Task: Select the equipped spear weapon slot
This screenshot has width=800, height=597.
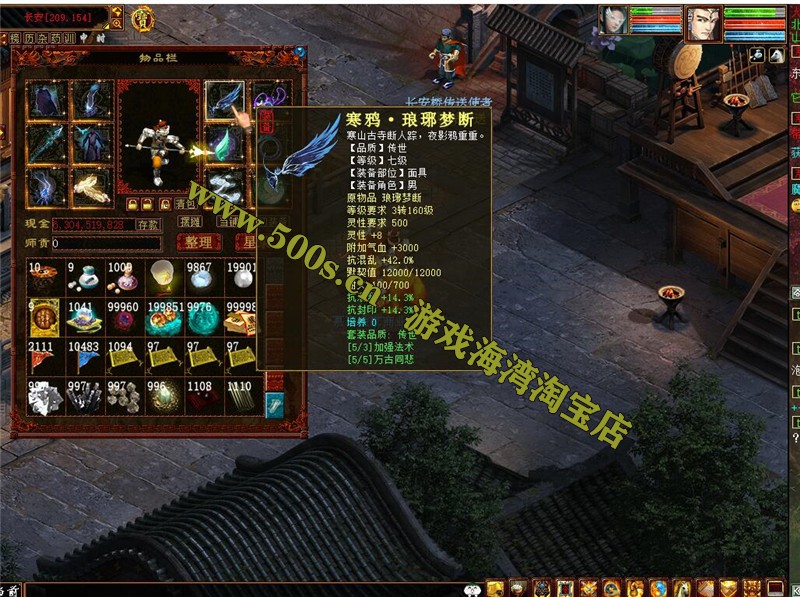Action: pos(47,143)
